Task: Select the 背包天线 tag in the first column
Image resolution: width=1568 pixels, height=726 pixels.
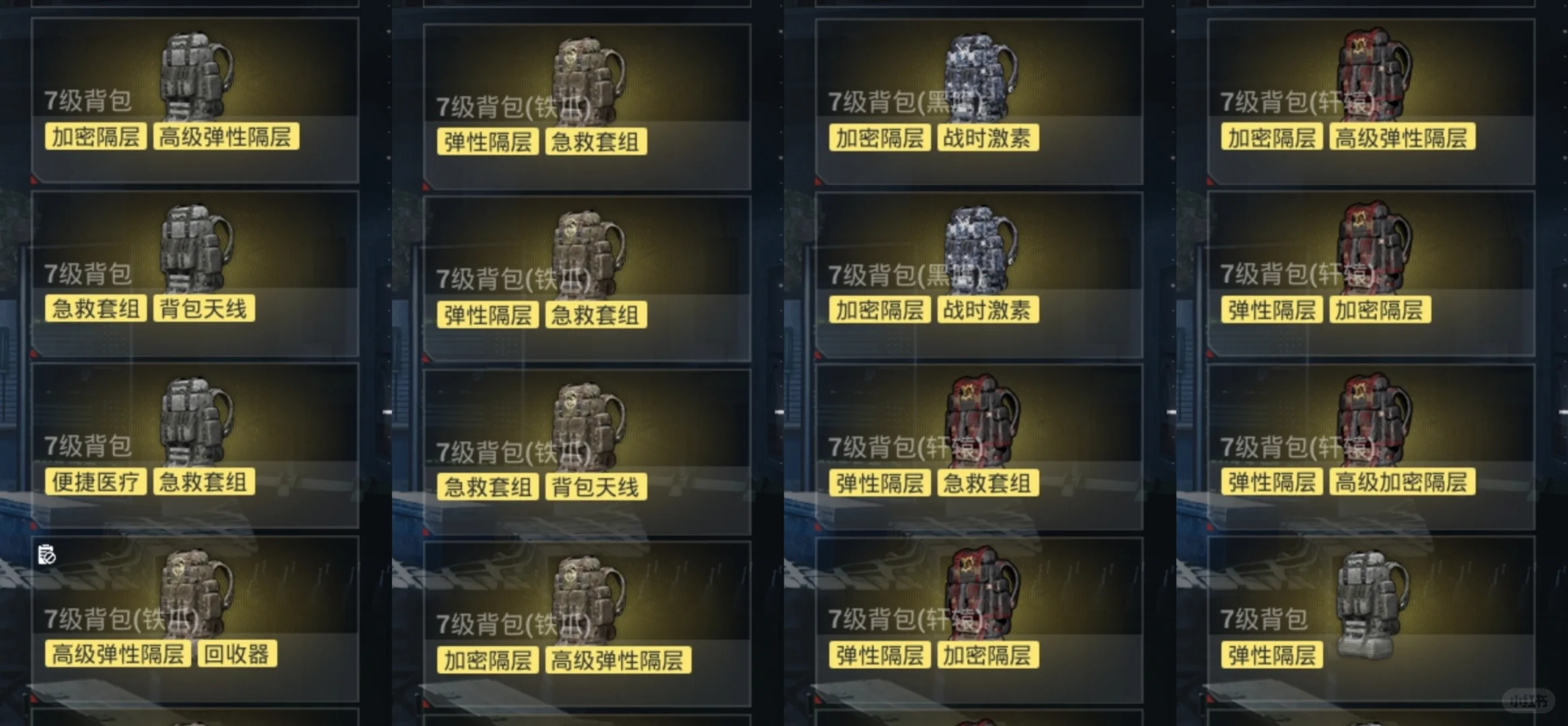Action: click(x=202, y=309)
